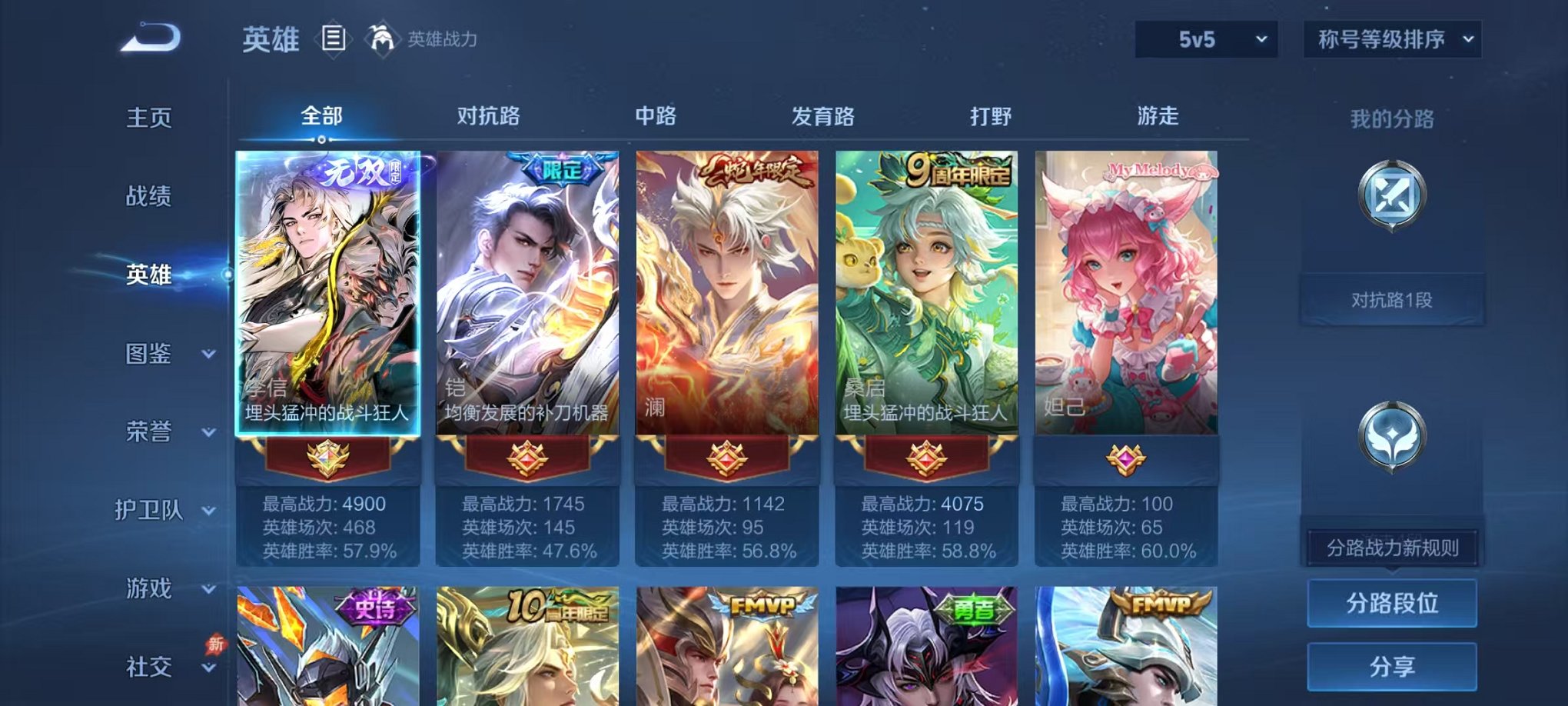Open the 5v5 game mode dropdown

point(1205,37)
